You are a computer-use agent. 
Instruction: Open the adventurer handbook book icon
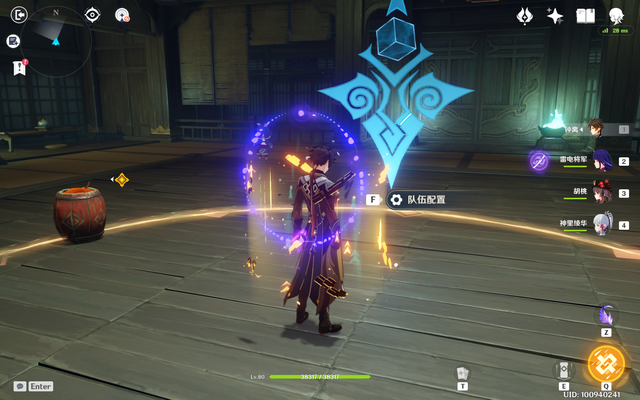point(585,16)
